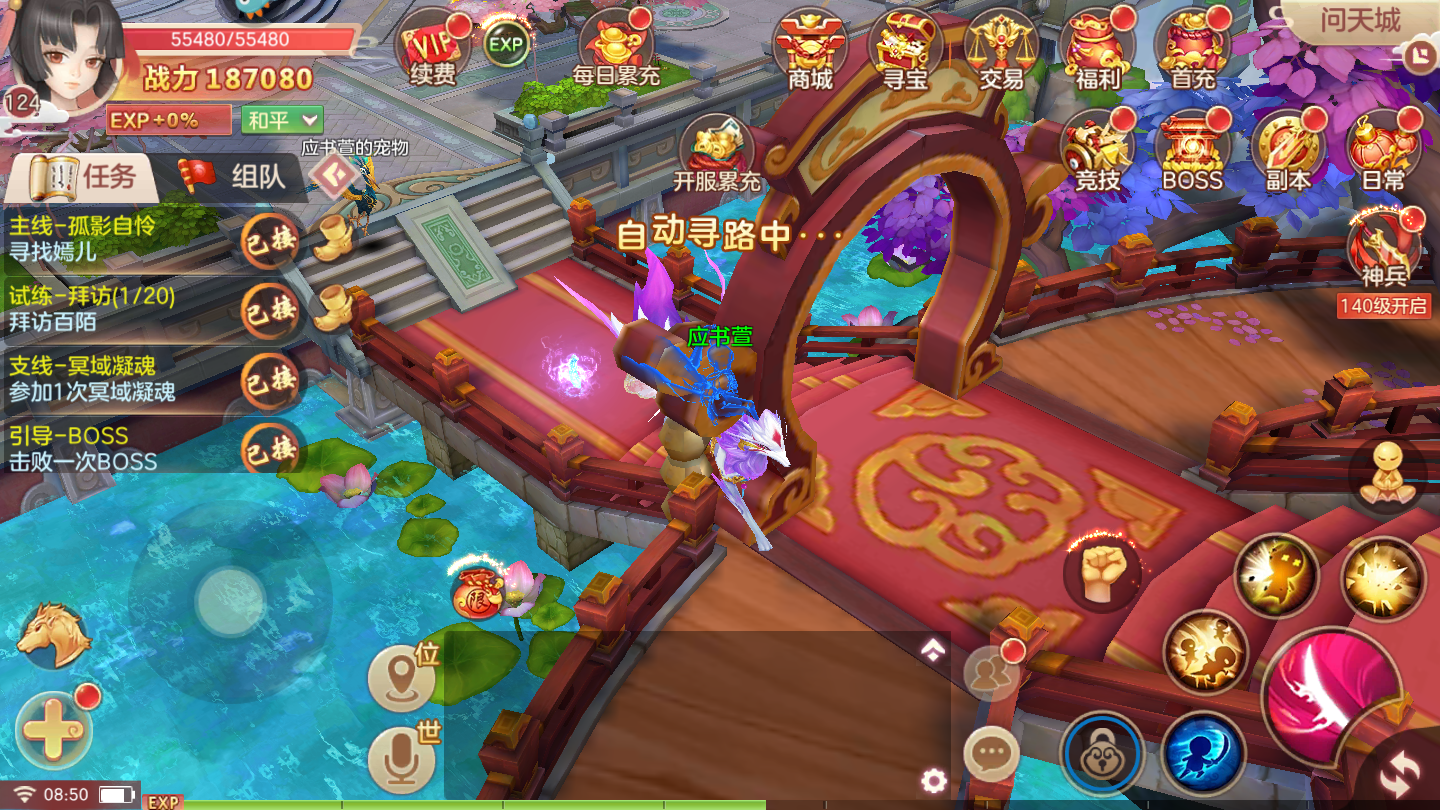Toggle the horse mount button
The width and height of the screenshot is (1440, 810).
(x=53, y=635)
